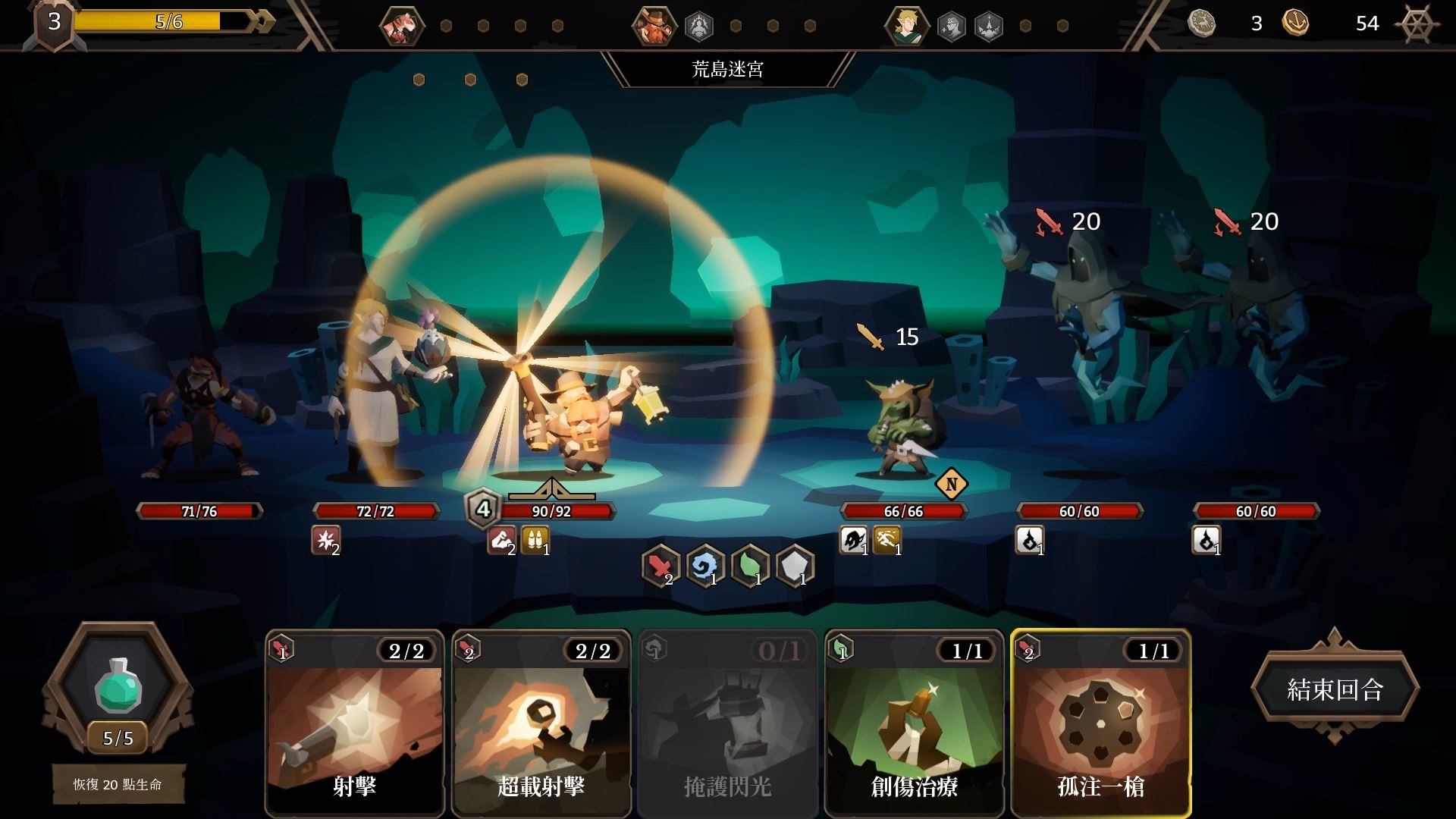Inspect the white shield energy icon
The width and height of the screenshot is (1456, 819).
click(x=794, y=565)
